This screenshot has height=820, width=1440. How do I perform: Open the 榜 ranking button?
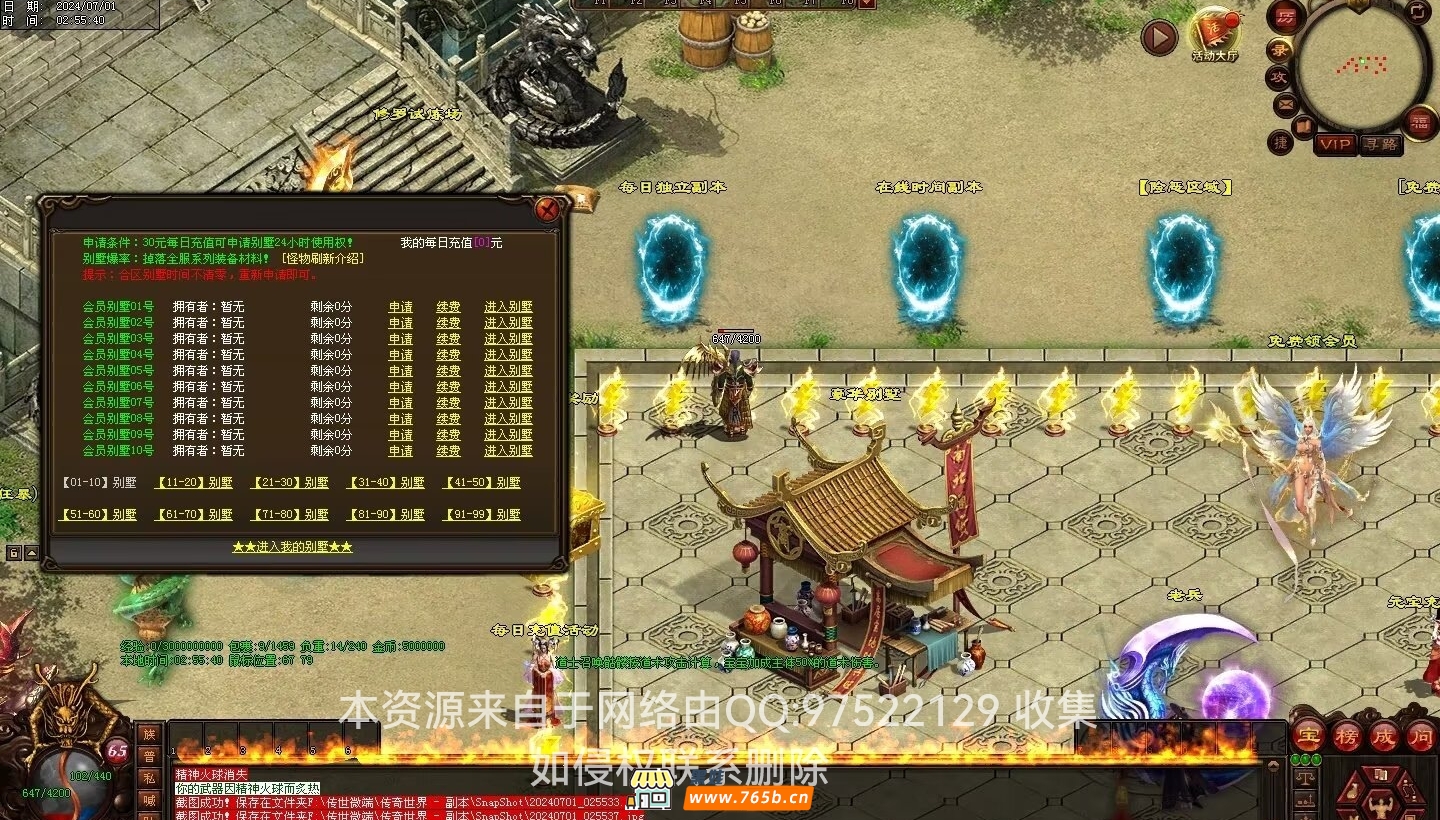point(1346,737)
